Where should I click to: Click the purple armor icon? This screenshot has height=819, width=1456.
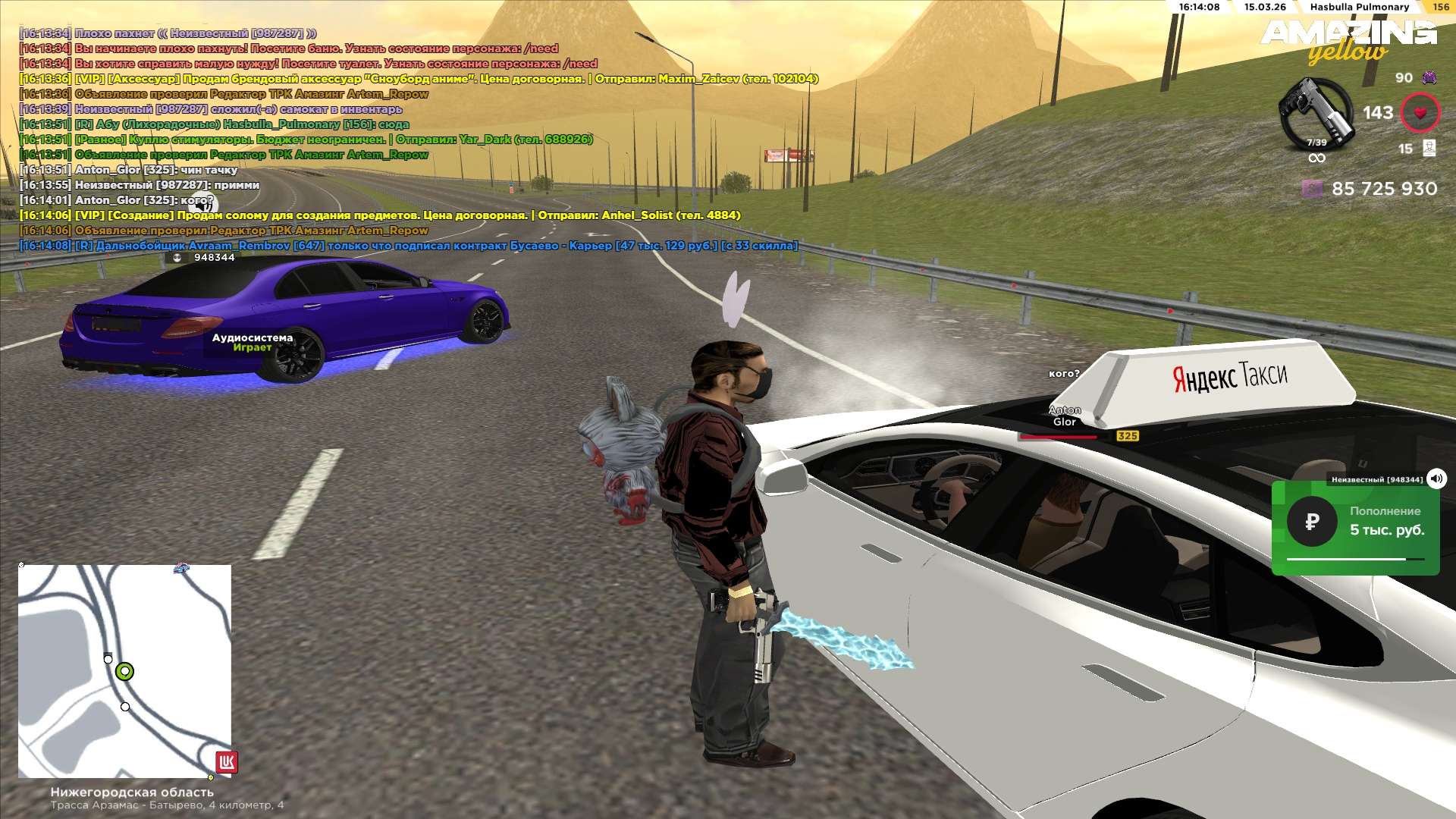pos(1429,77)
